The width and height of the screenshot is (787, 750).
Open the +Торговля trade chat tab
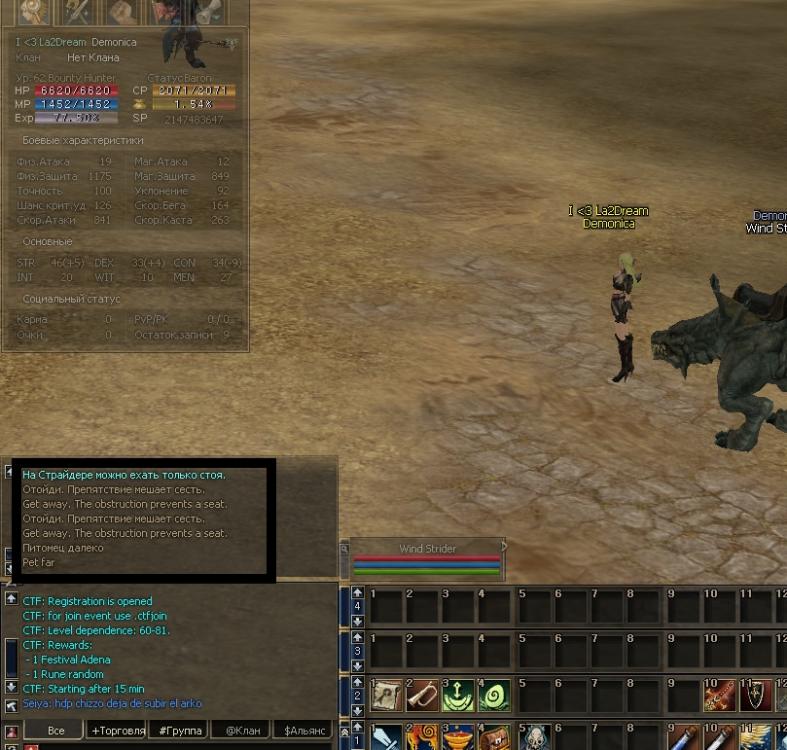coord(116,731)
